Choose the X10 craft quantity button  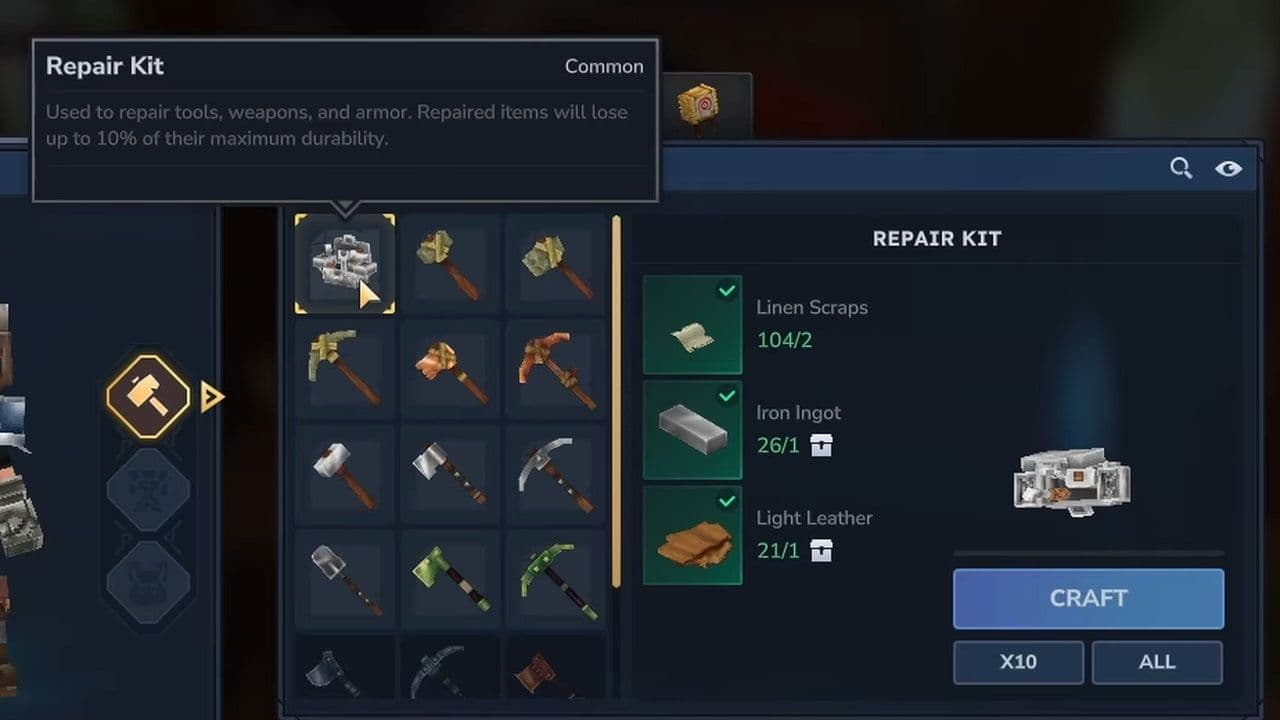click(x=1018, y=662)
